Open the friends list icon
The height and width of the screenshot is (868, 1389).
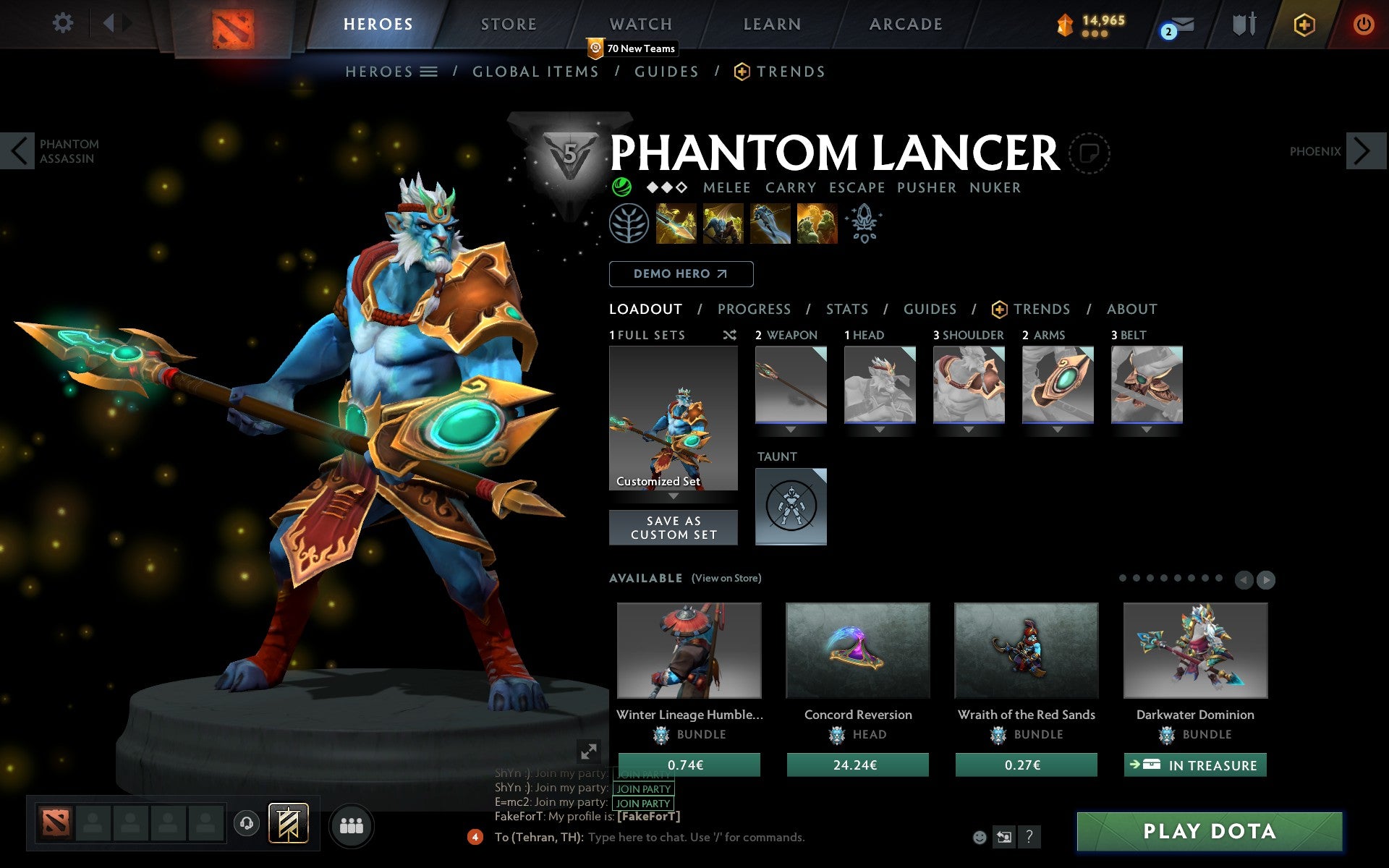(x=352, y=824)
